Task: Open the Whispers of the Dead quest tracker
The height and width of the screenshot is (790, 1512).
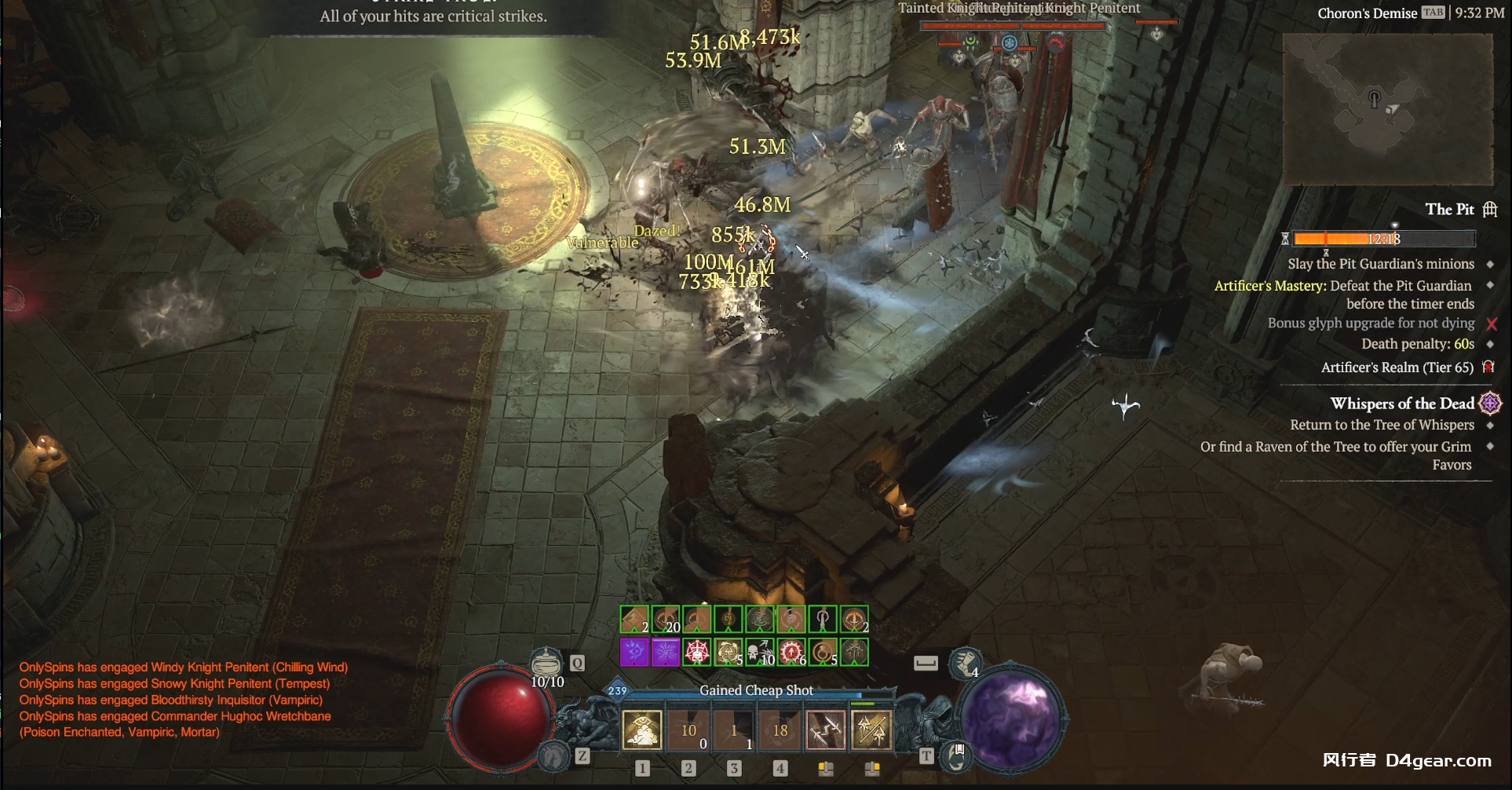Action: coord(1402,404)
